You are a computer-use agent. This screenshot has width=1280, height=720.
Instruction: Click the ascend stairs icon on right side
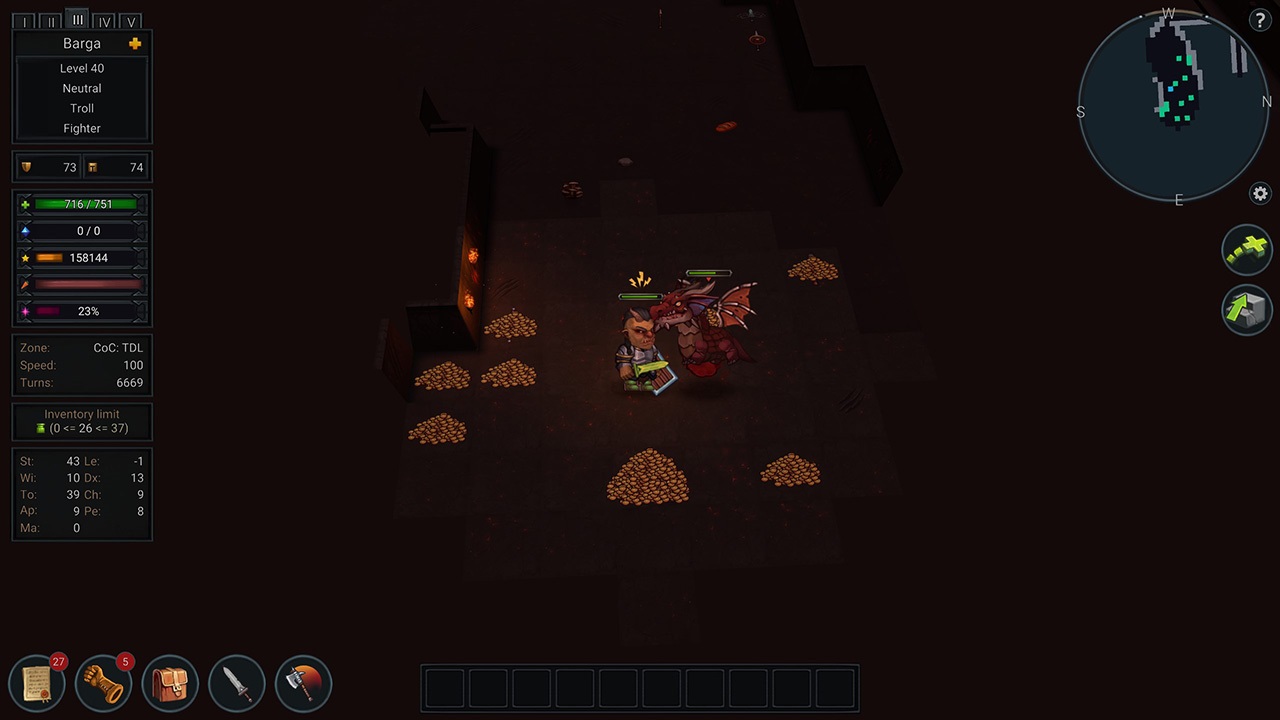click(x=1246, y=310)
